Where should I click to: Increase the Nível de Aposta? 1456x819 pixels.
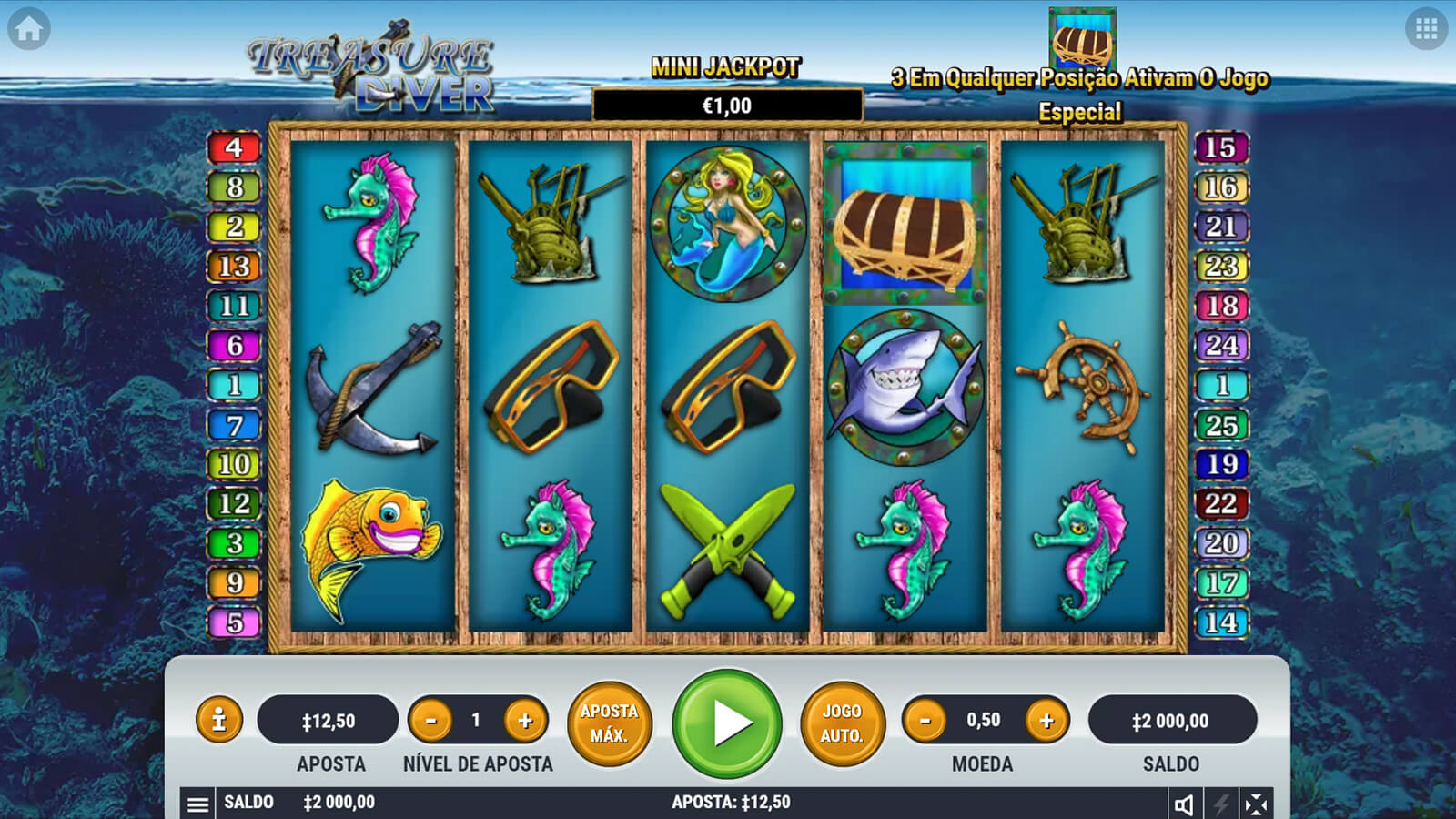[525, 721]
